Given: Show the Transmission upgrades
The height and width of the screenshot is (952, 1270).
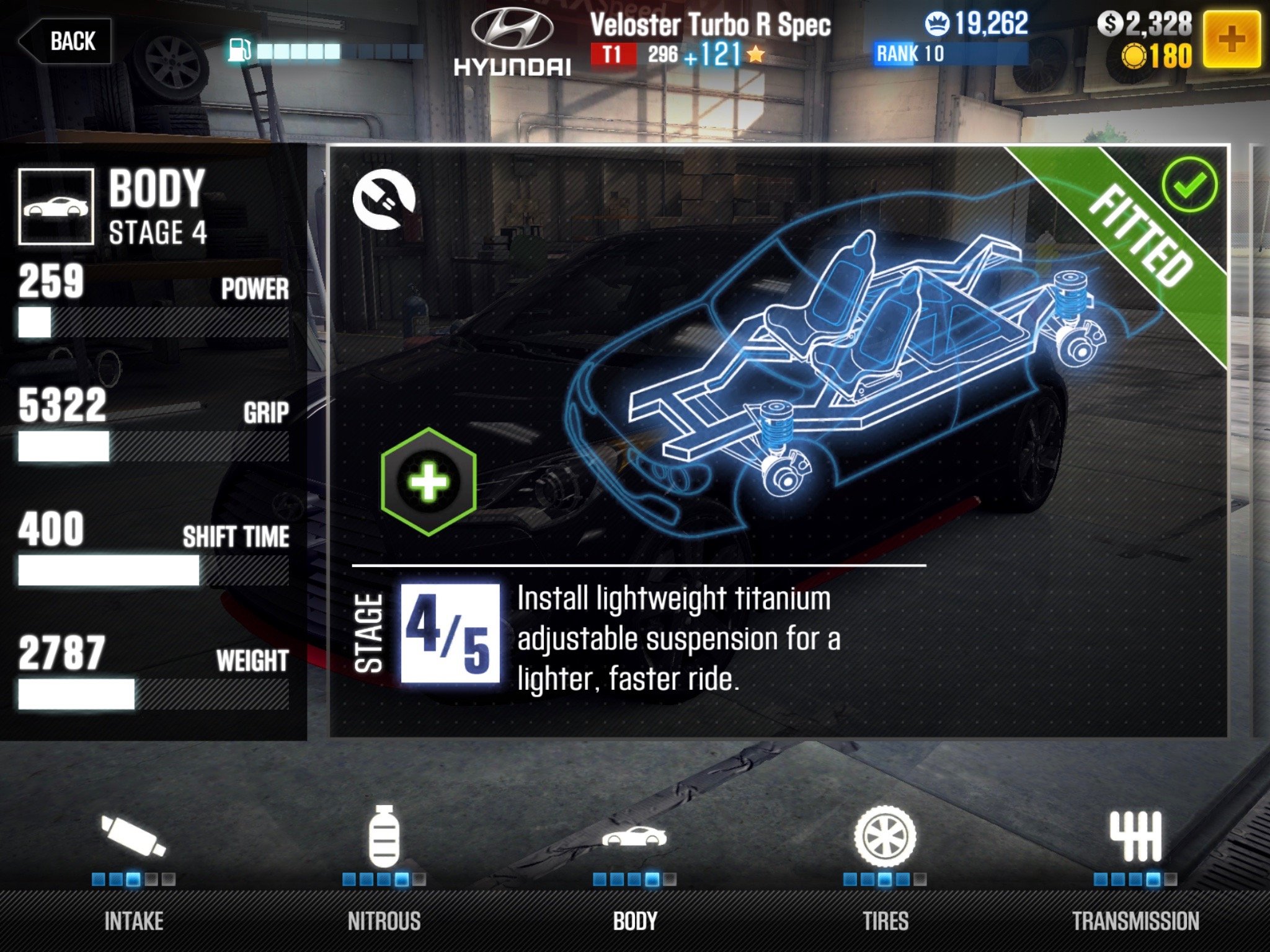Looking at the screenshot, I should [x=1135, y=868].
